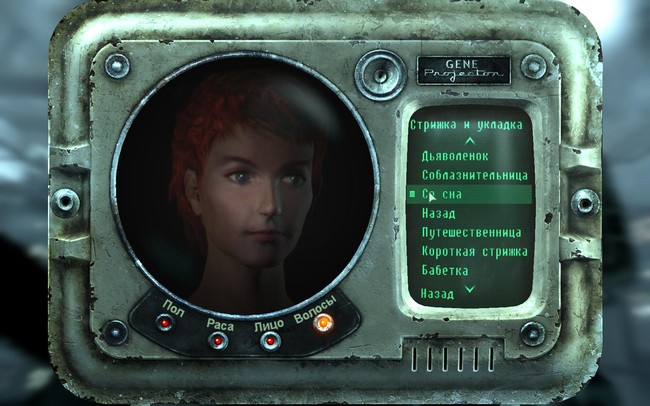Activate the lit Волосы (hair) button
Screen dimensions: 650x406
tap(323, 322)
